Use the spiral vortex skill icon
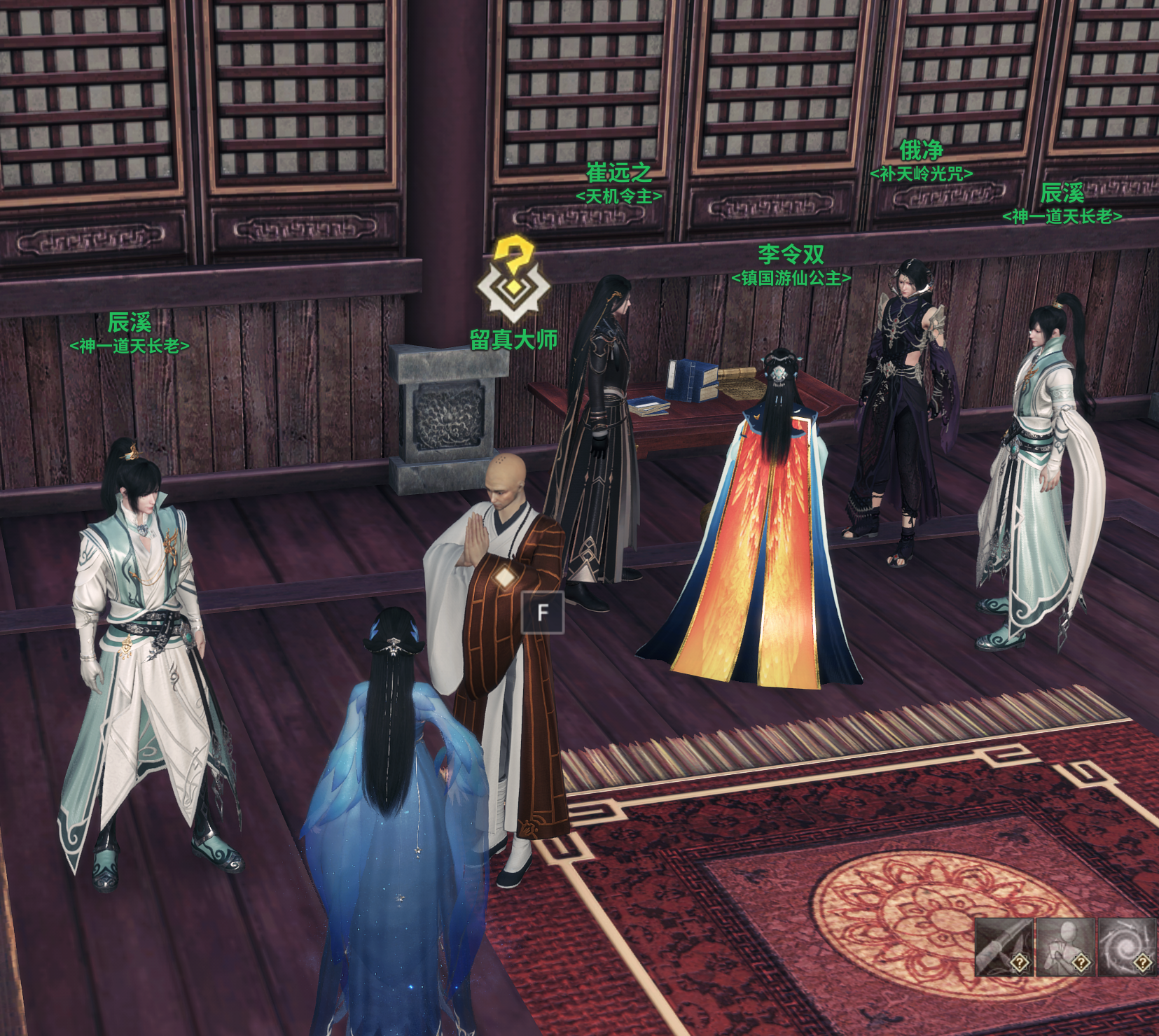 (1126, 946)
